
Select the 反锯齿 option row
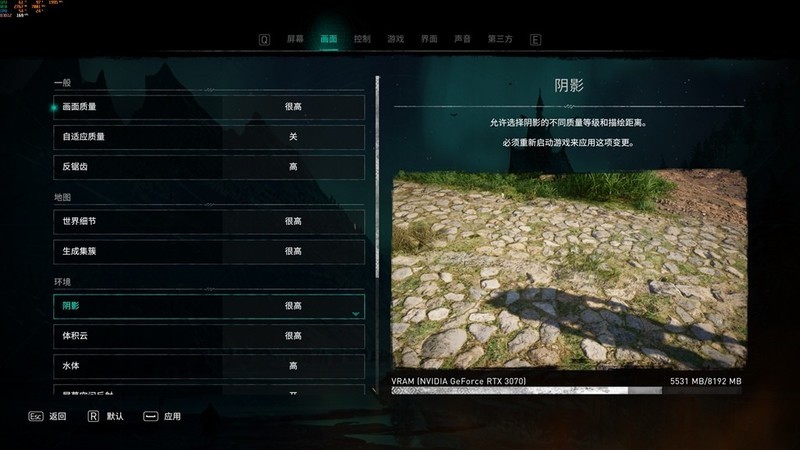click(x=209, y=166)
